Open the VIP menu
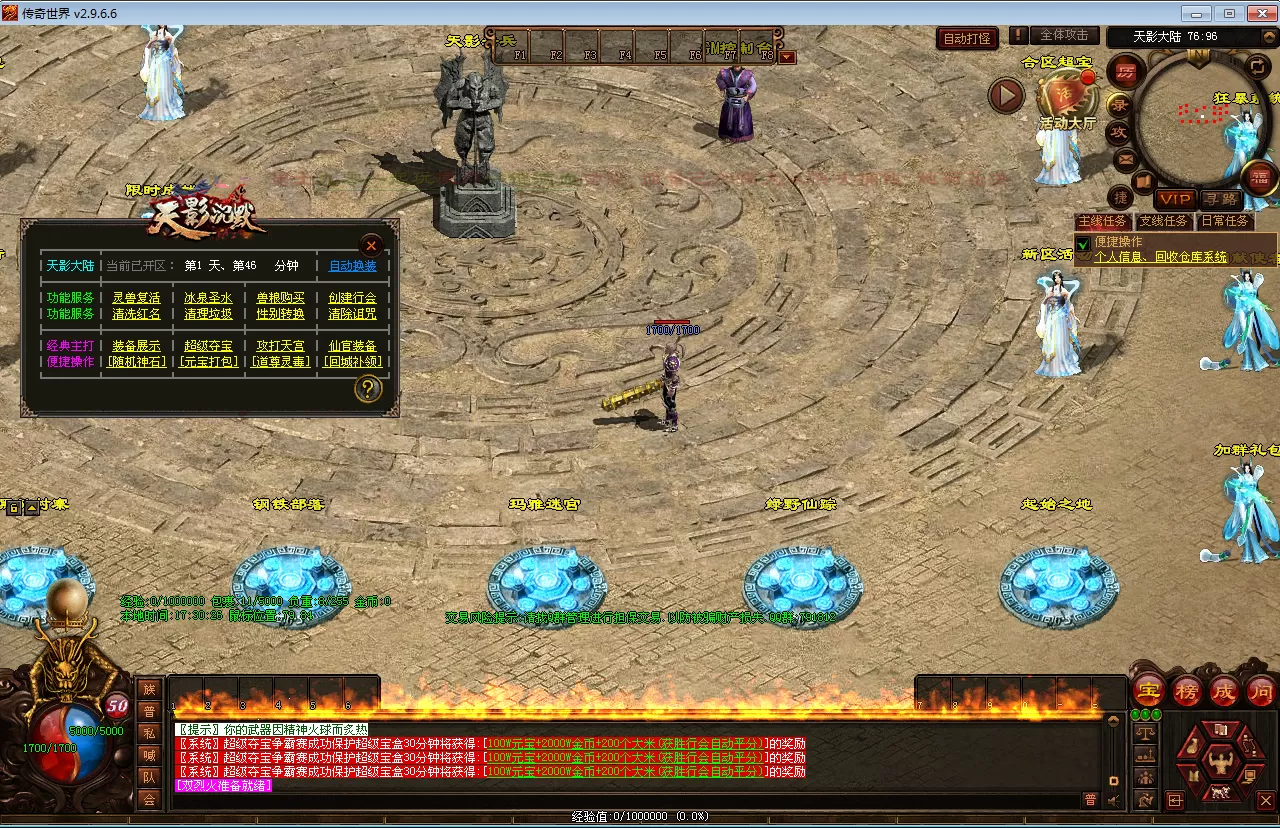 coord(1175,199)
